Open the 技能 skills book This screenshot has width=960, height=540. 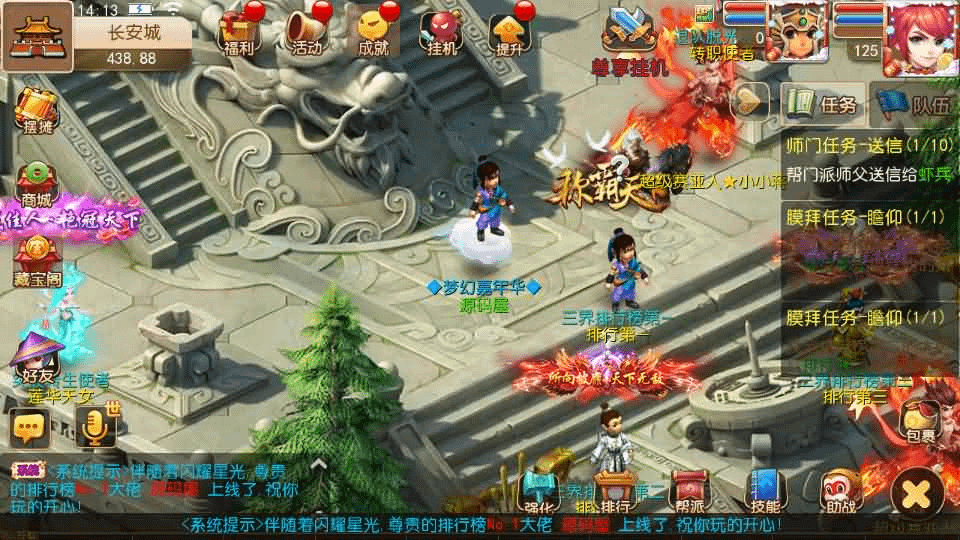[766, 489]
